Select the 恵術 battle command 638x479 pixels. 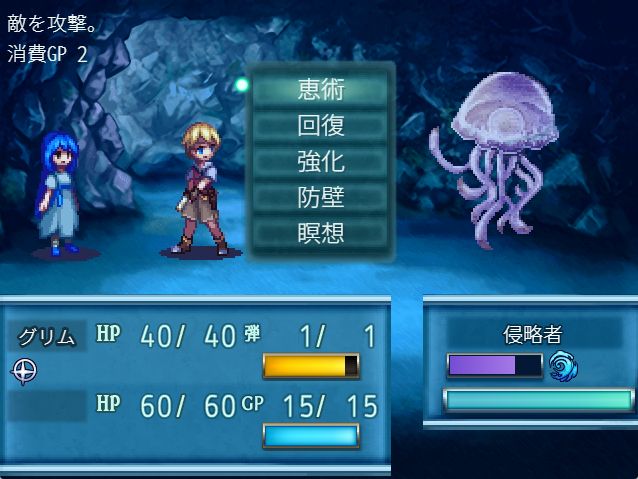[x=320, y=89]
